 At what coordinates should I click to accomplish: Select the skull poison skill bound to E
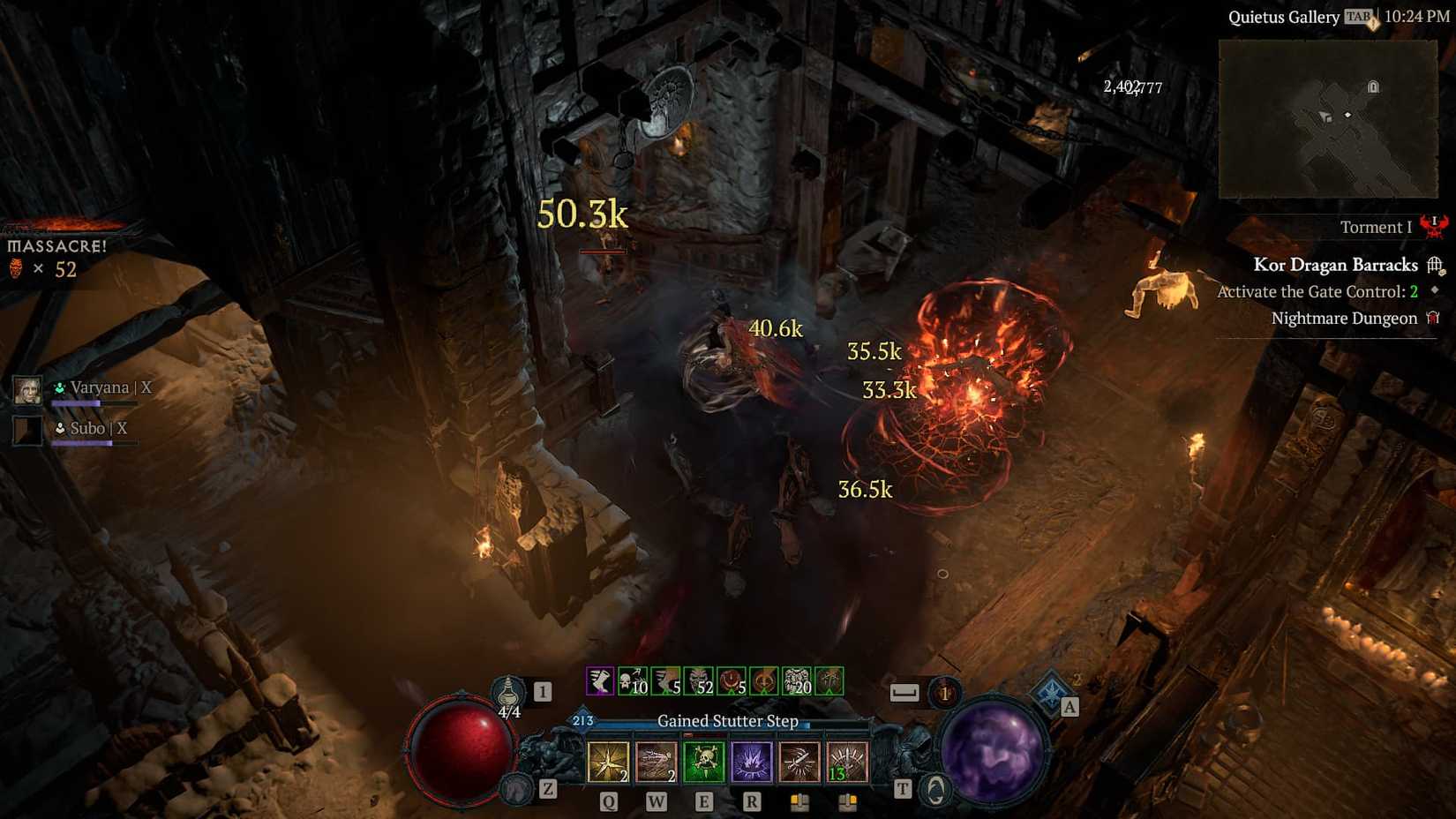coord(703,759)
